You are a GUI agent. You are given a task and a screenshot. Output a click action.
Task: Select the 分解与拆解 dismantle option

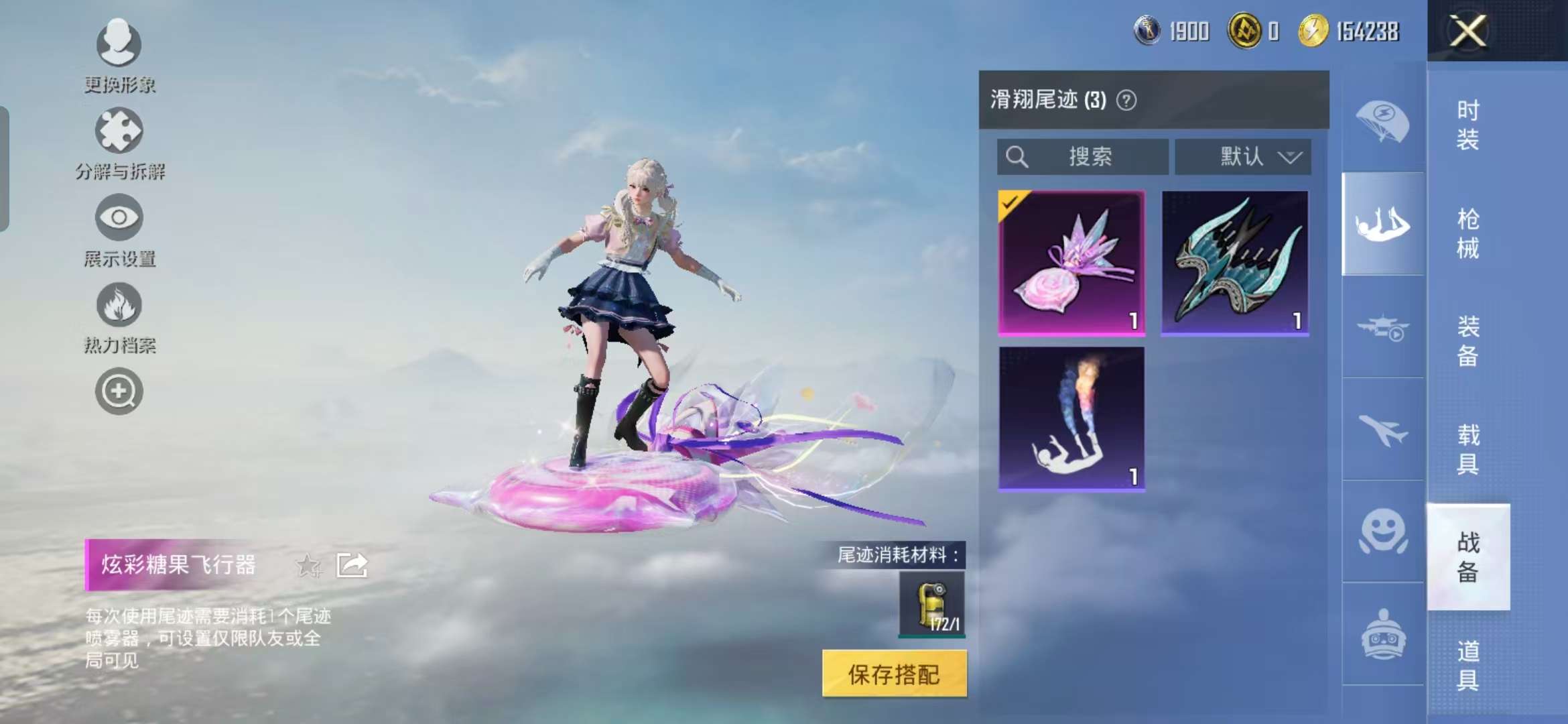(x=119, y=134)
